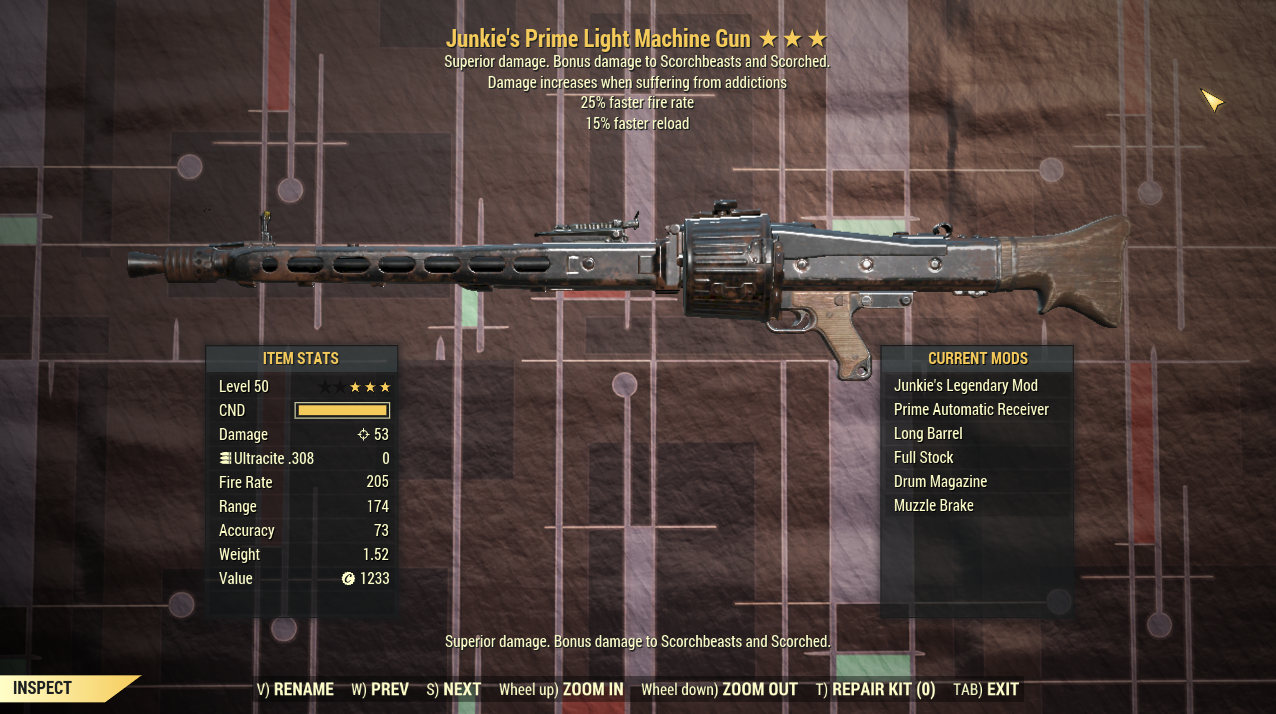This screenshot has height=714, width=1276.
Task: Highlight the Prime Automatic Receiver mod
Action: click(971, 409)
